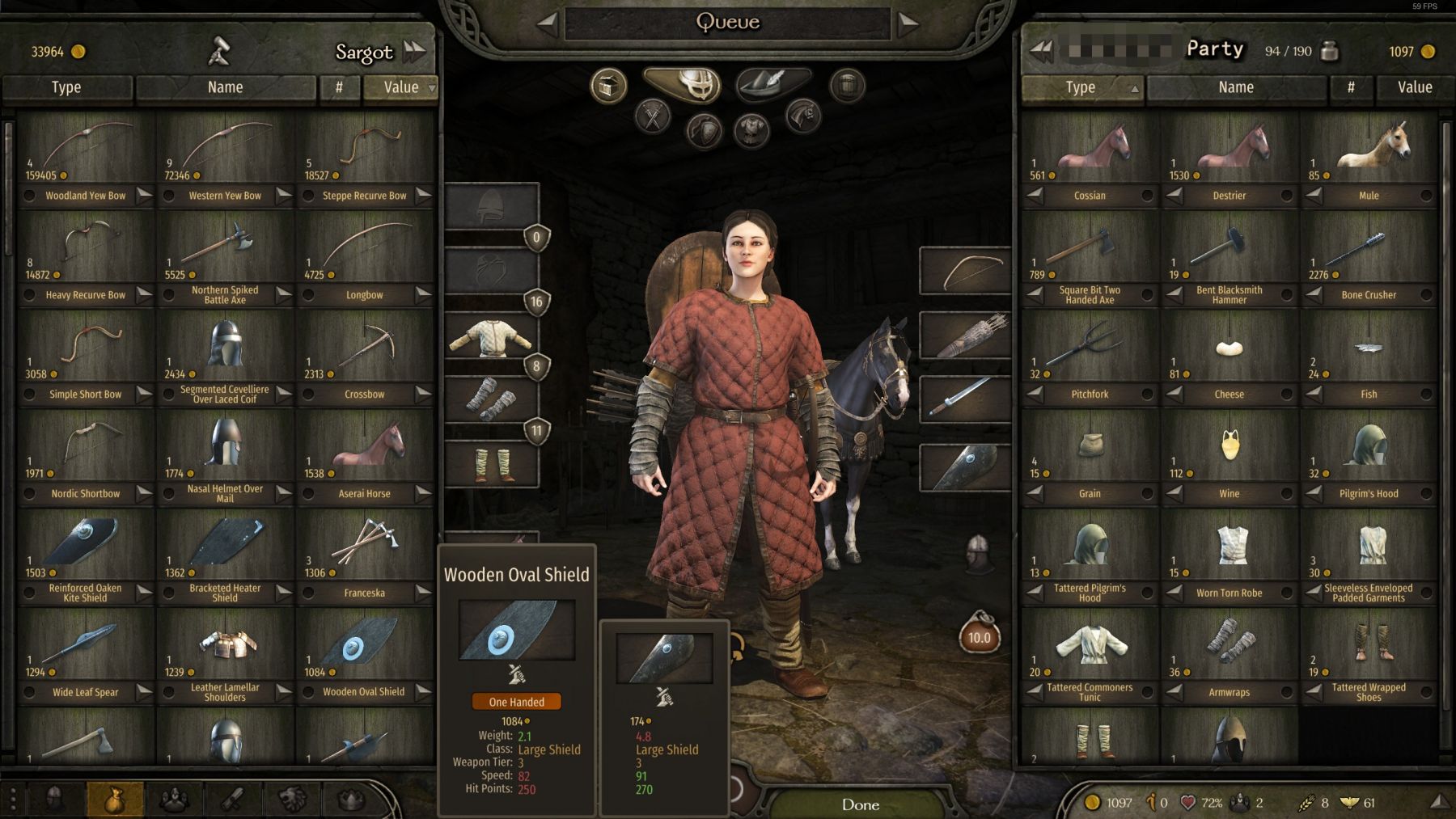Go to the previous character with left arrow

[548, 23]
